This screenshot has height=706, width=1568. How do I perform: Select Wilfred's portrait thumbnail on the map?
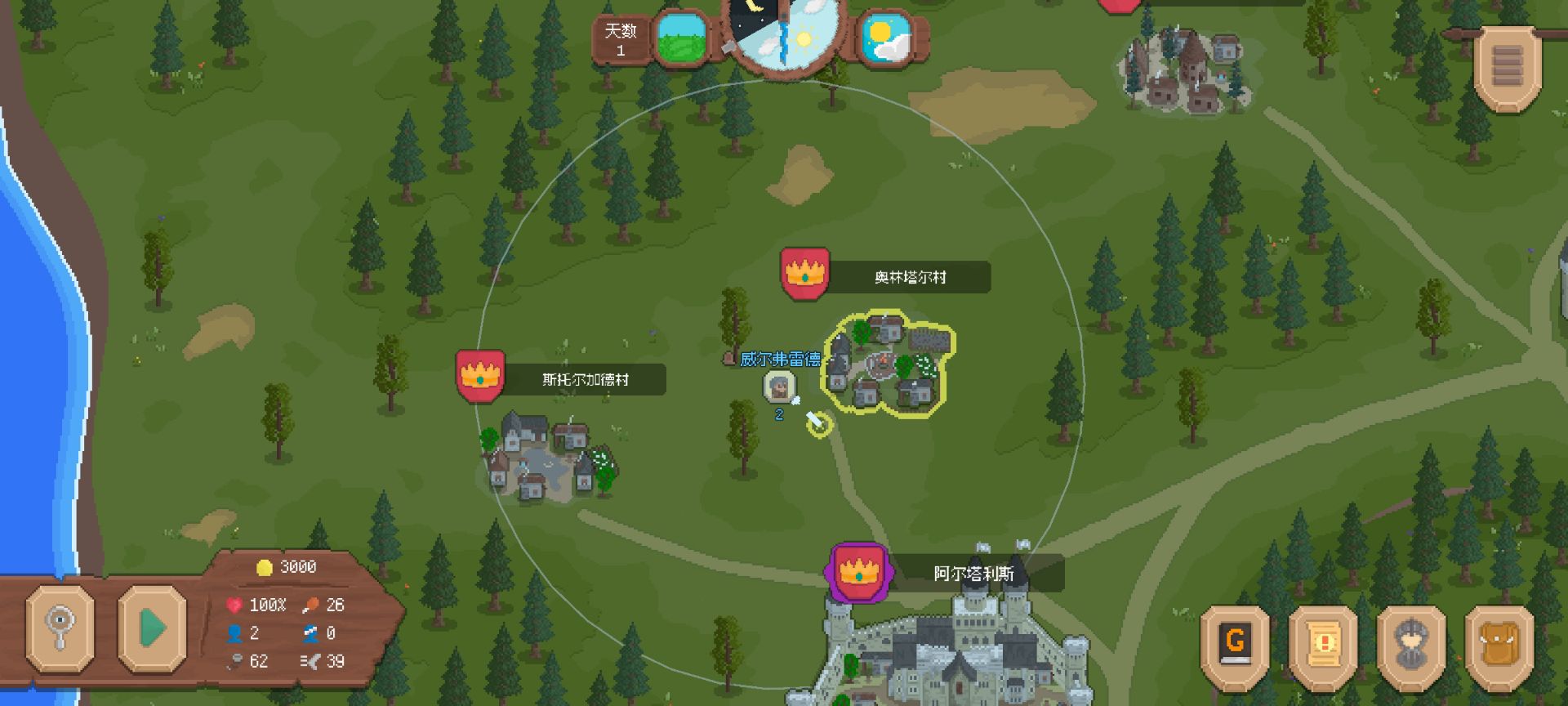778,391
